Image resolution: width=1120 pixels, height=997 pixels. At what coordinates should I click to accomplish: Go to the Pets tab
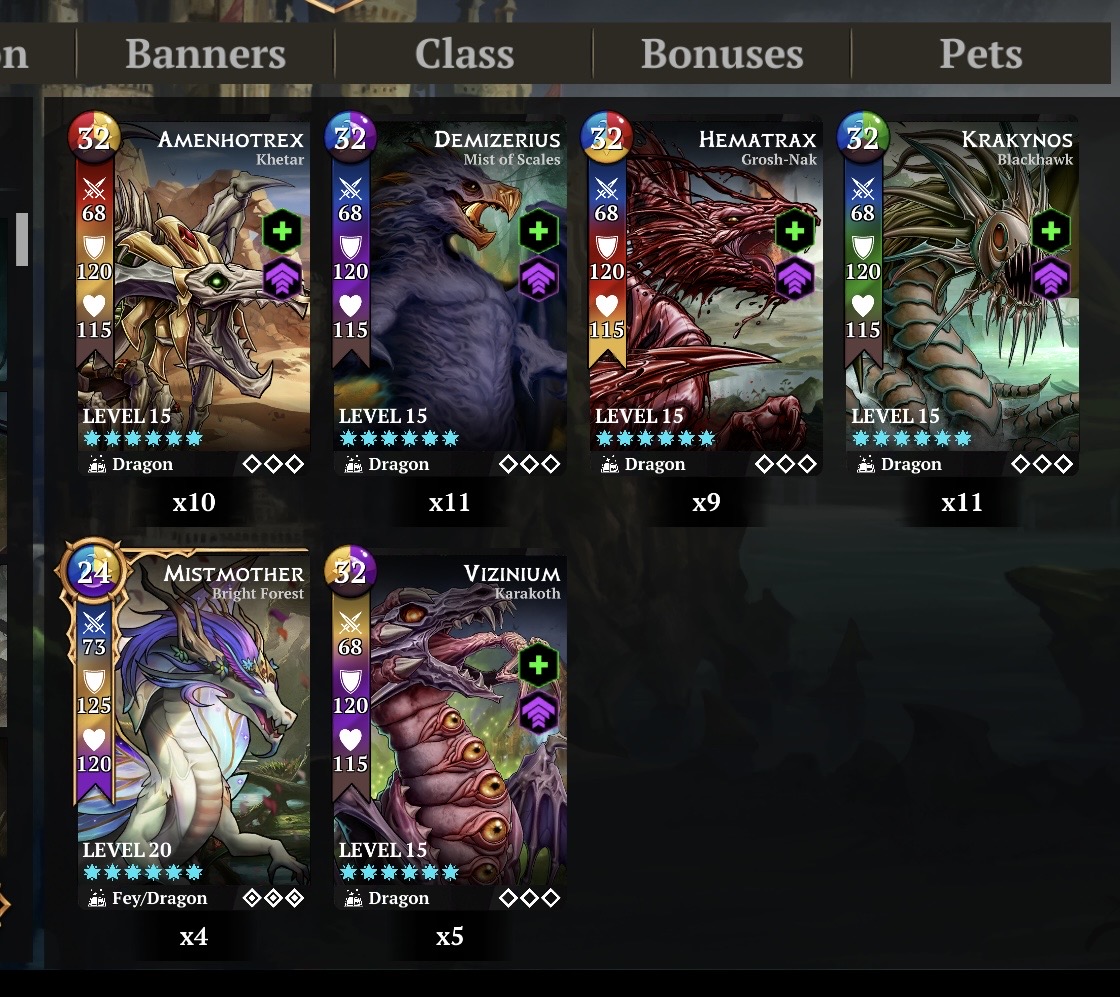980,54
